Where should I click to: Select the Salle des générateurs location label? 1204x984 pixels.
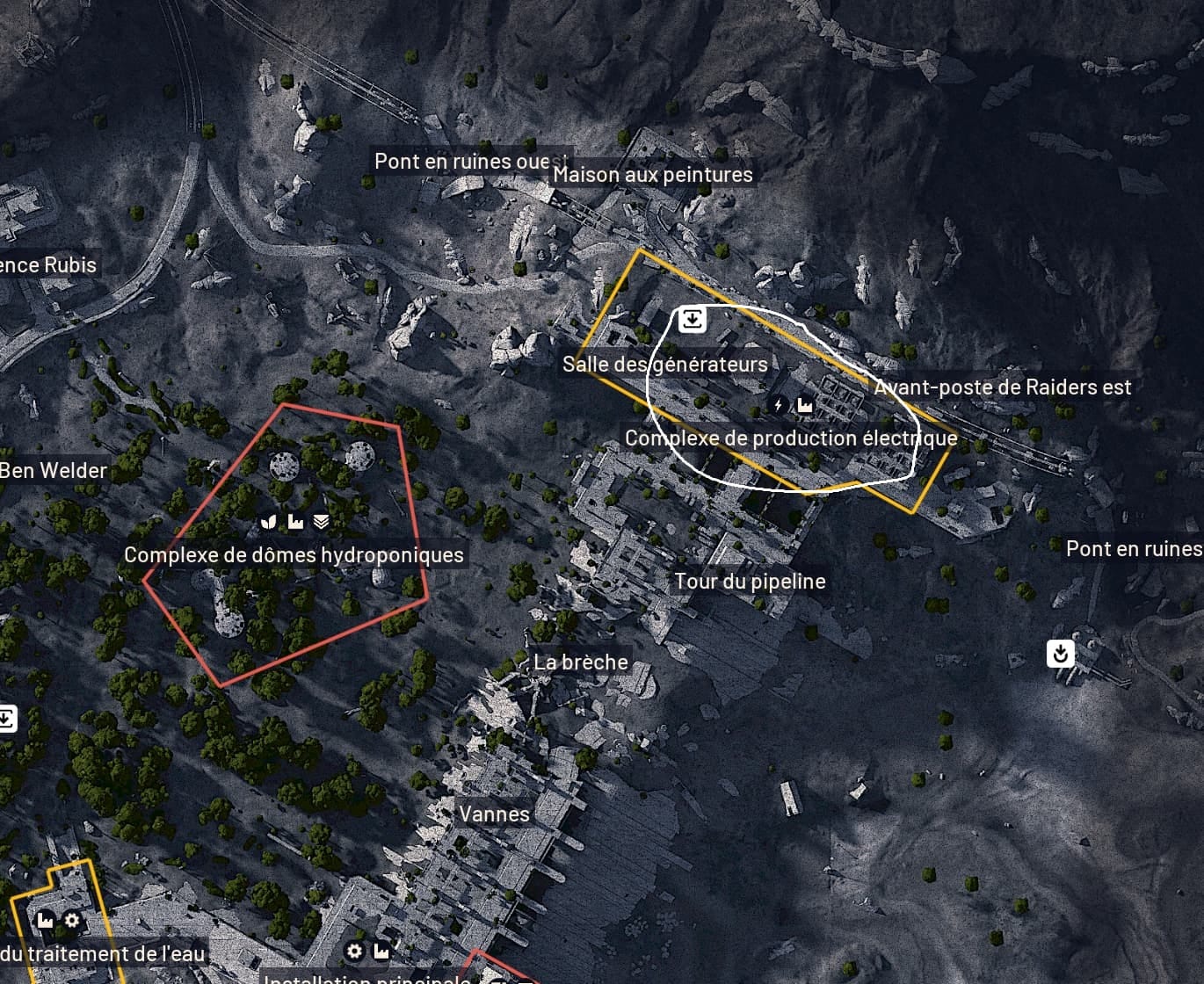[x=664, y=364]
